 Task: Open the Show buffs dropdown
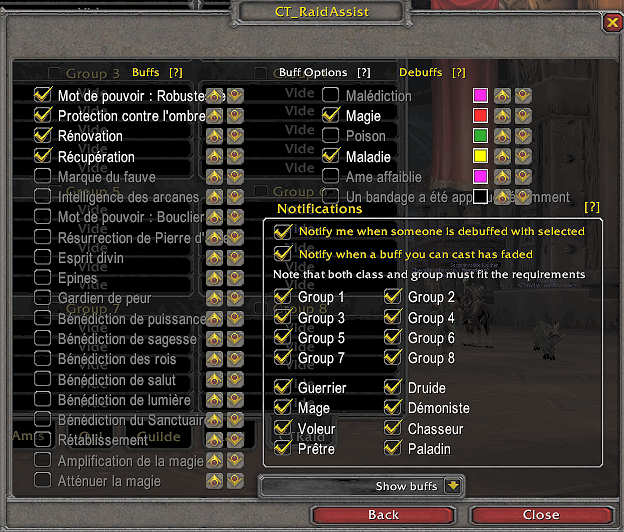pyautogui.click(x=453, y=486)
